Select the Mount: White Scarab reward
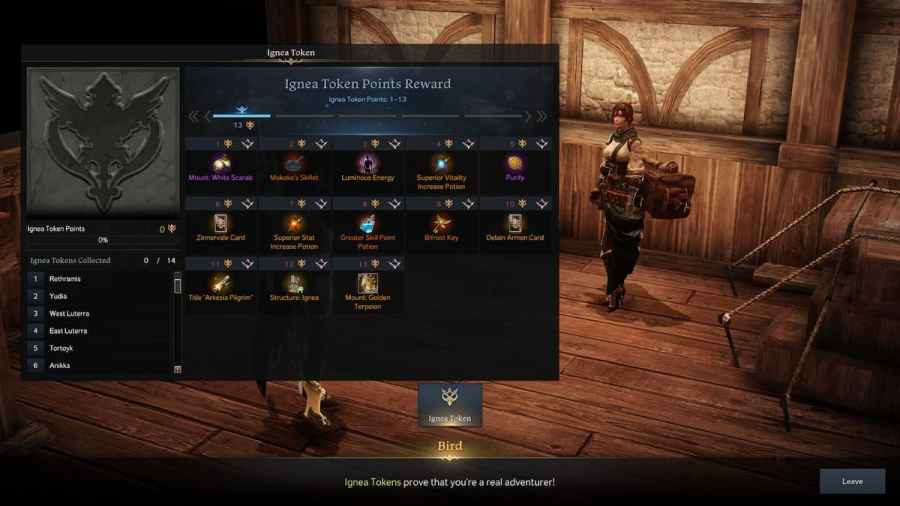The height and width of the screenshot is (506, 900). click(x=220, y=163)
